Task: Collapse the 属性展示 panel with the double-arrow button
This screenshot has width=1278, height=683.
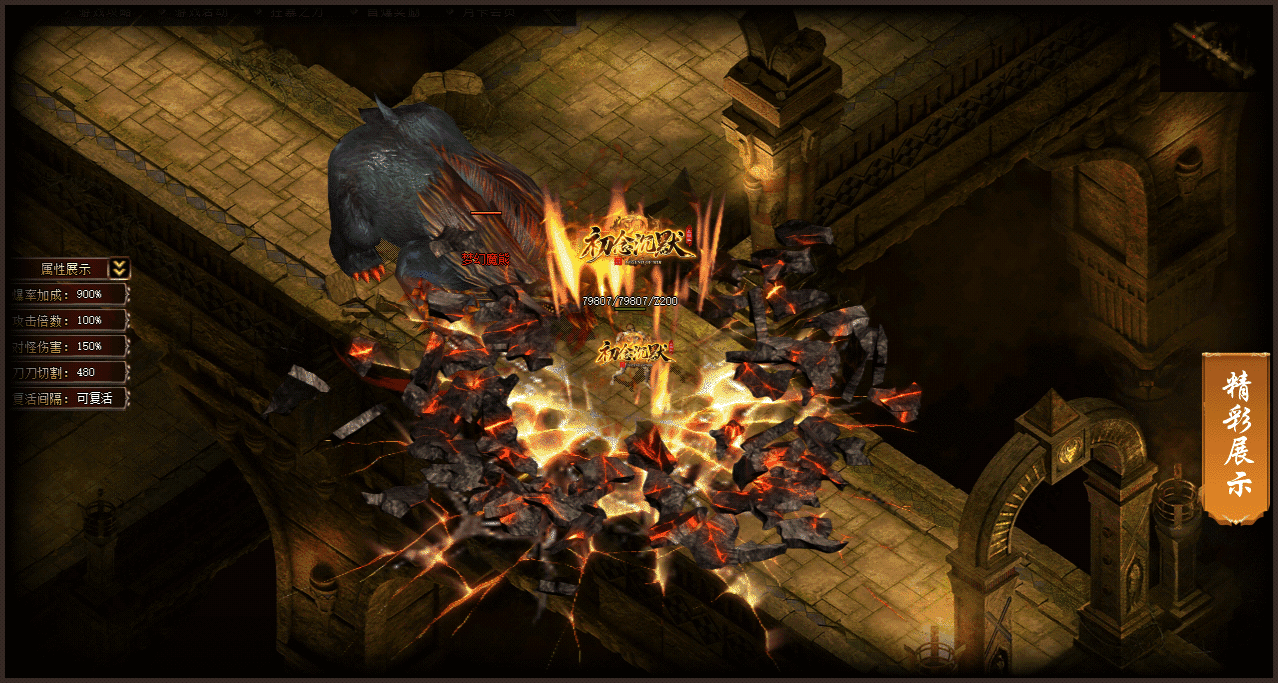Action: point(119,268)
